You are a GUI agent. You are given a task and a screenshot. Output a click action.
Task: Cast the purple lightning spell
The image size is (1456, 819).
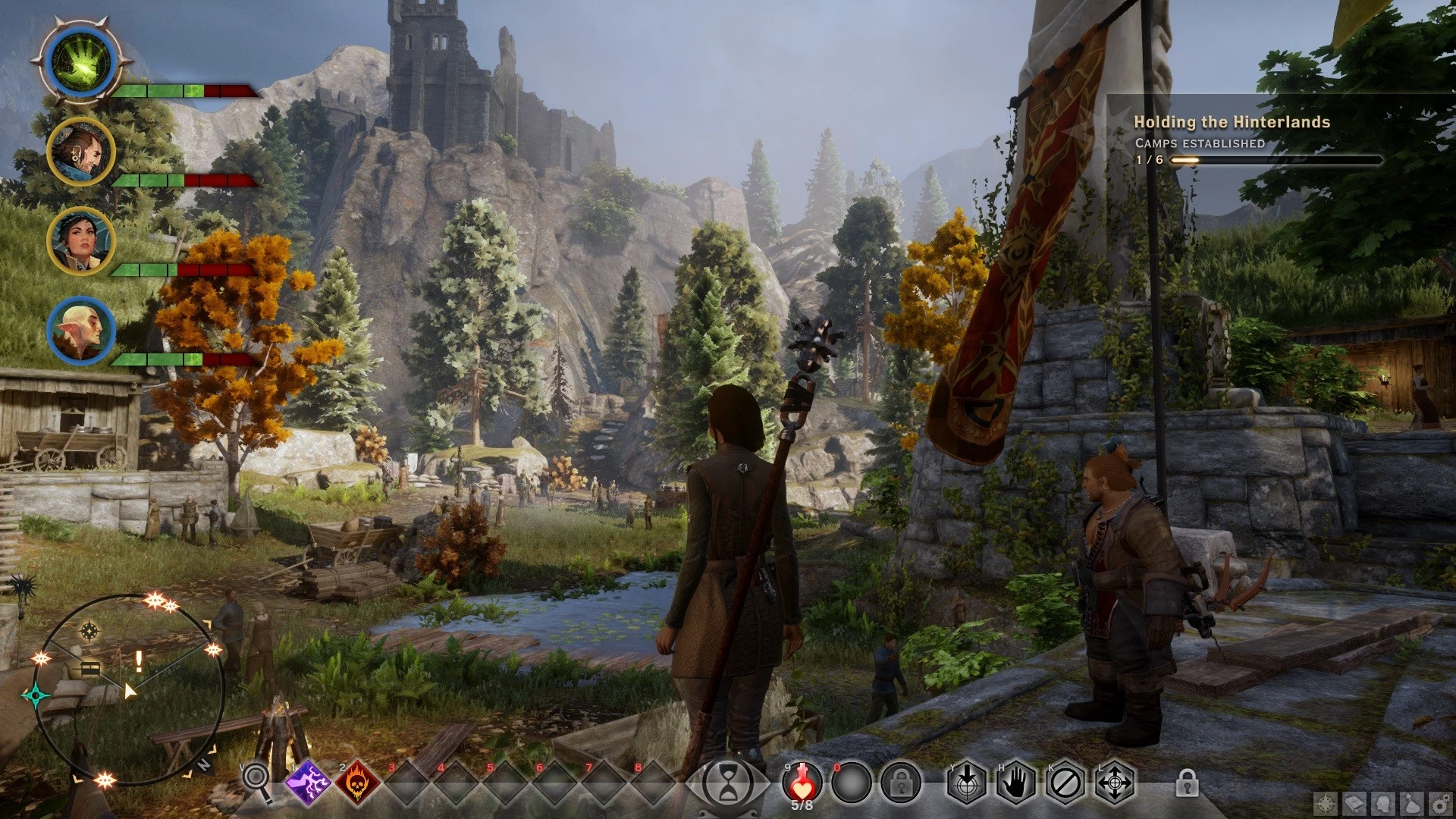308,783
